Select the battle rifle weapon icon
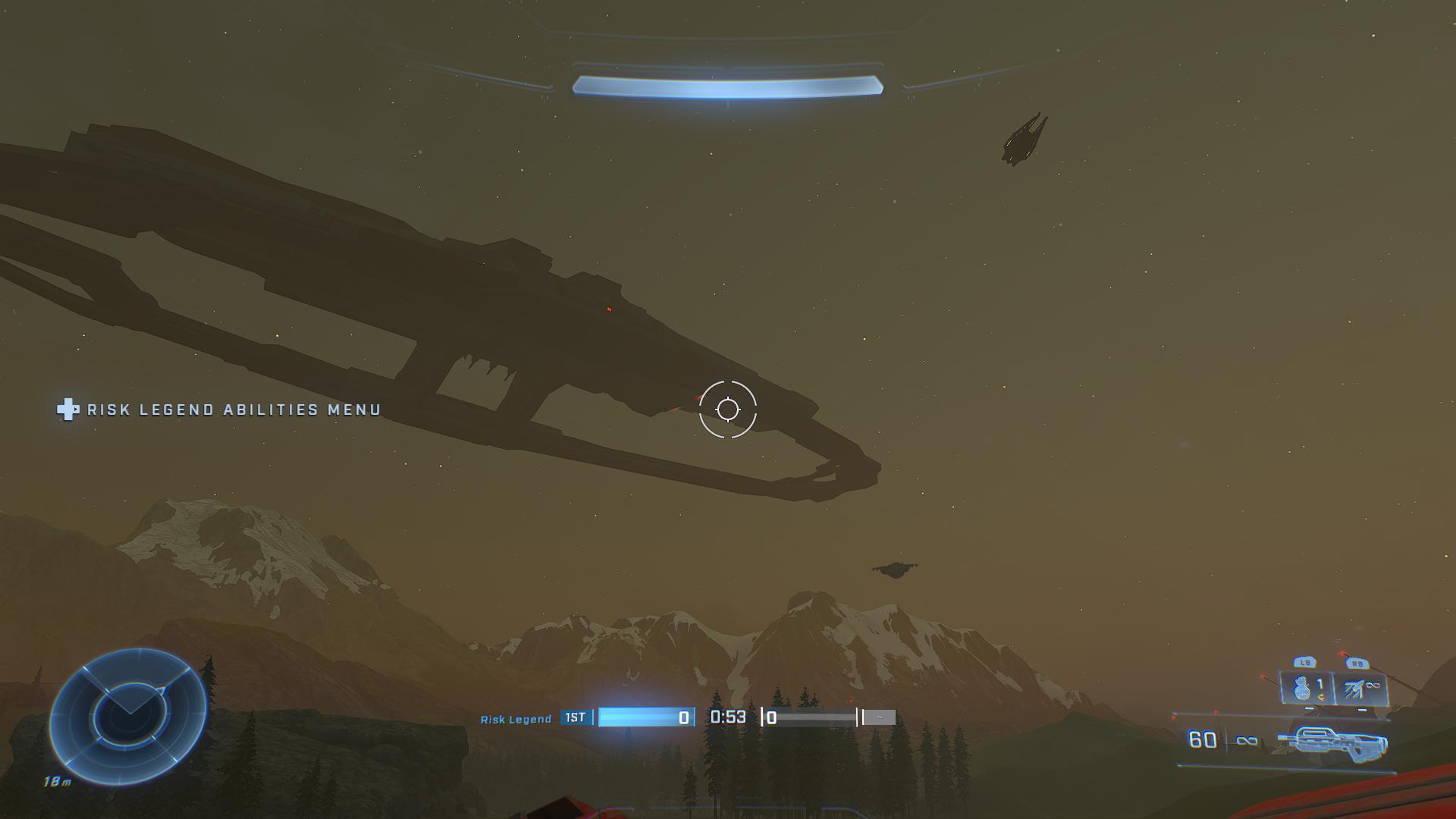The height and width of the screenshot is (819, 1456). [1332, 741]
